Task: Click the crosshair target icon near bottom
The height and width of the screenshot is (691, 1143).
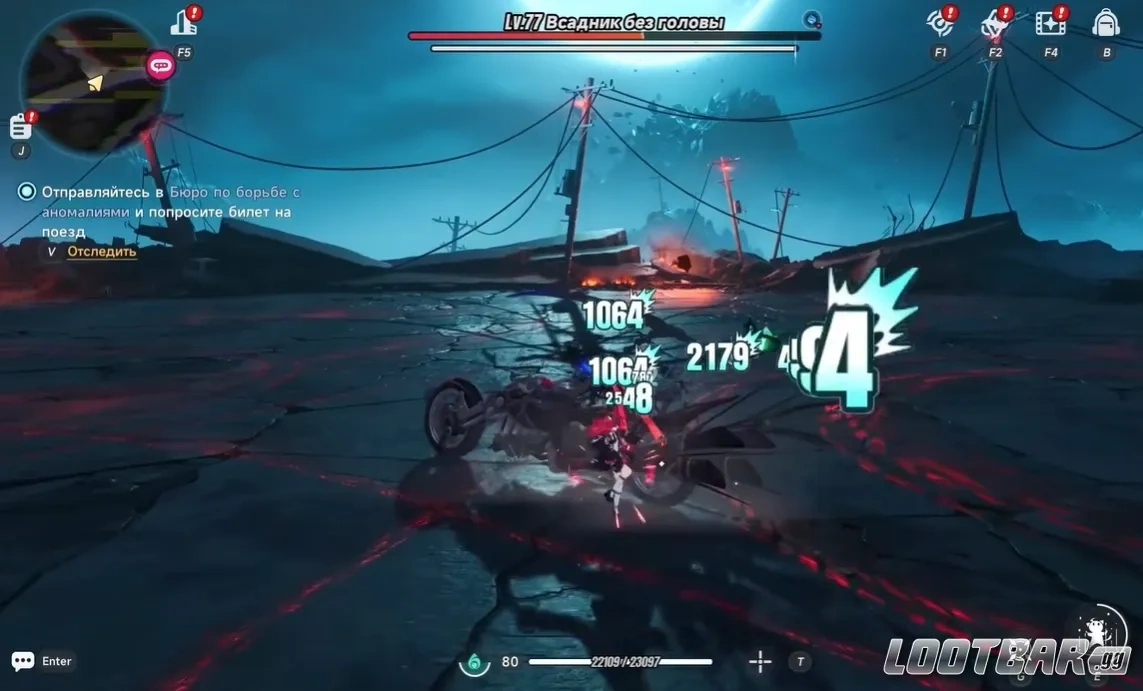Action: tap(760, 661)
